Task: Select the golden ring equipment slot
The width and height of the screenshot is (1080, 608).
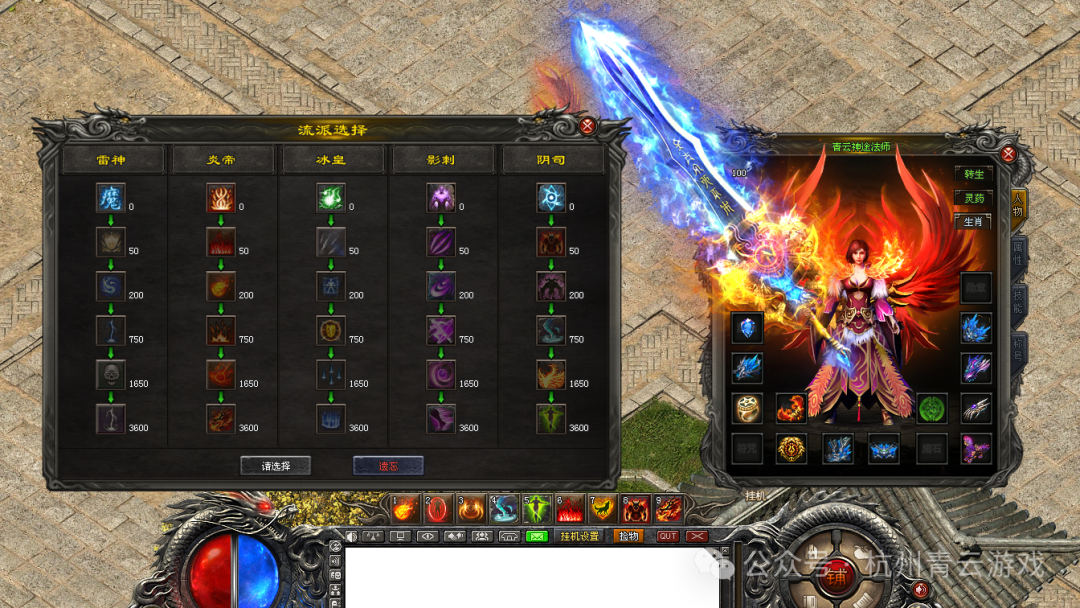Action: [x=747, y=408]
